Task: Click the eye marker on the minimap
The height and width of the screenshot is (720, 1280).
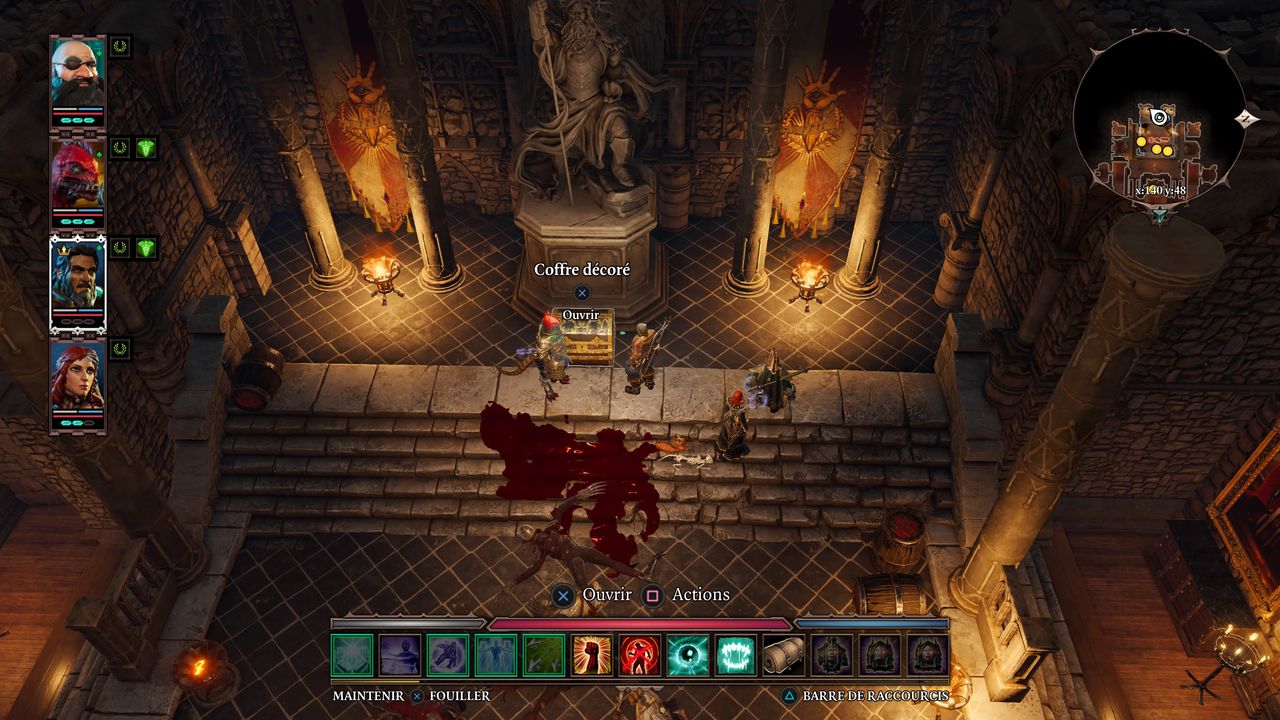Action: (x=1160, y=117)
